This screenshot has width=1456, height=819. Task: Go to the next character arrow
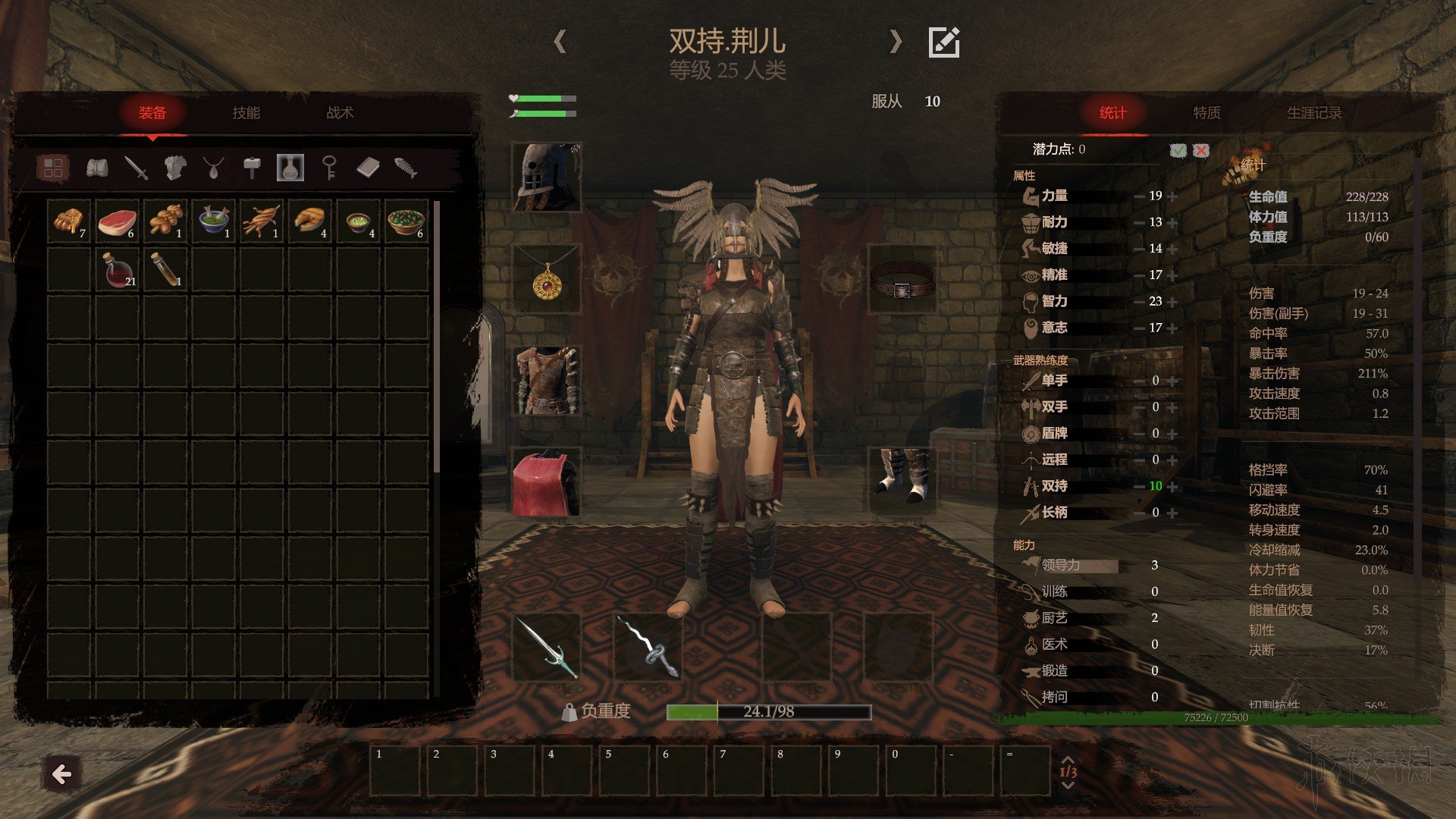[x=896, y=42]
